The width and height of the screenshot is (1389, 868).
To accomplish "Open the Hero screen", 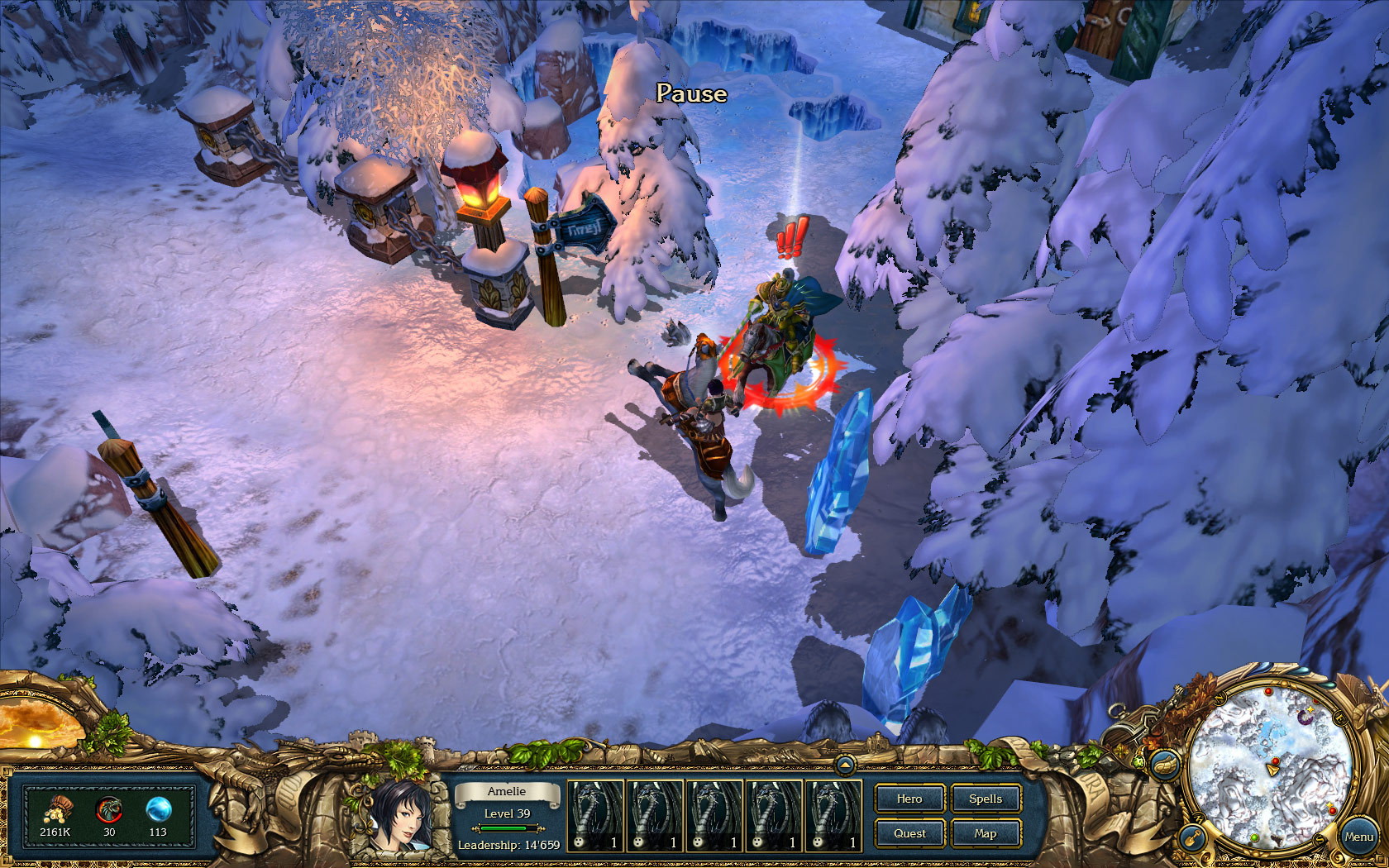I will point(909,799).
